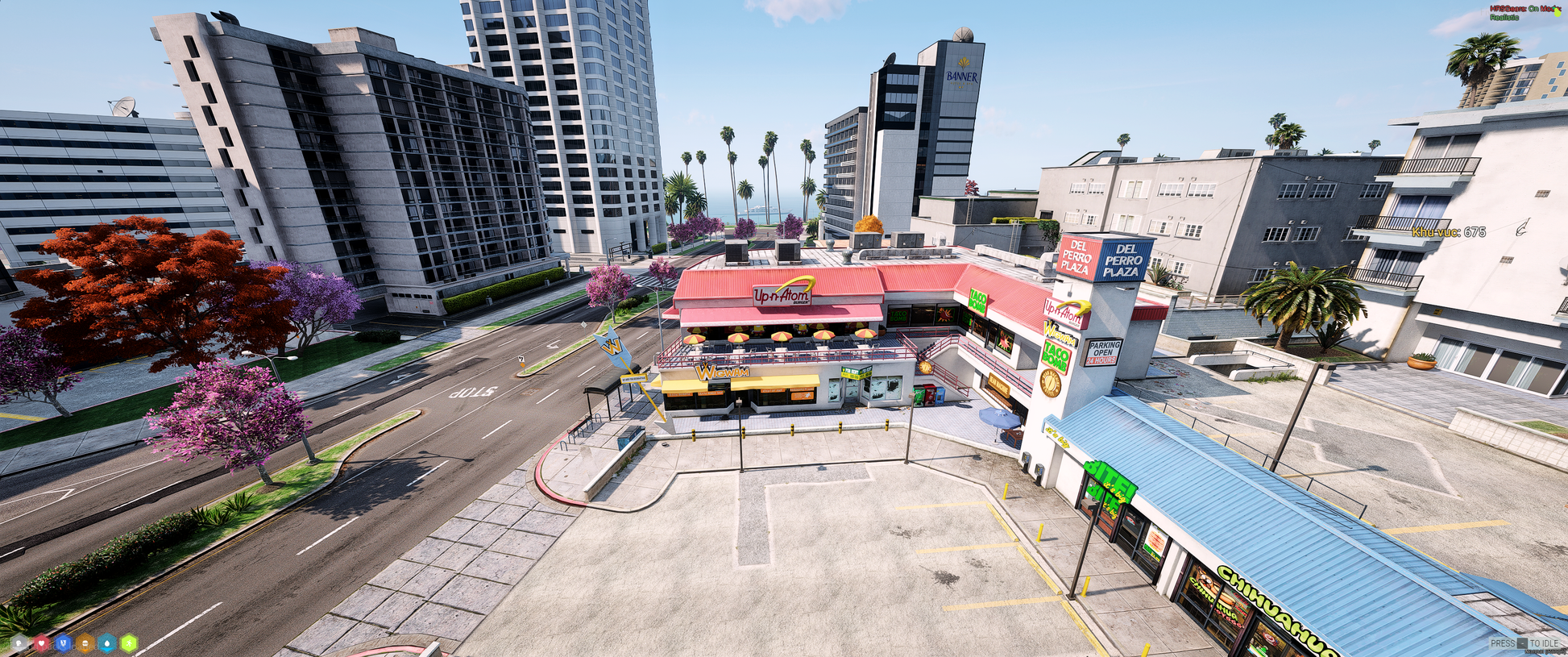The image size is (1568, 657).
Task: Select the green running man stamina icon
Action: click(x=128, y=643)
